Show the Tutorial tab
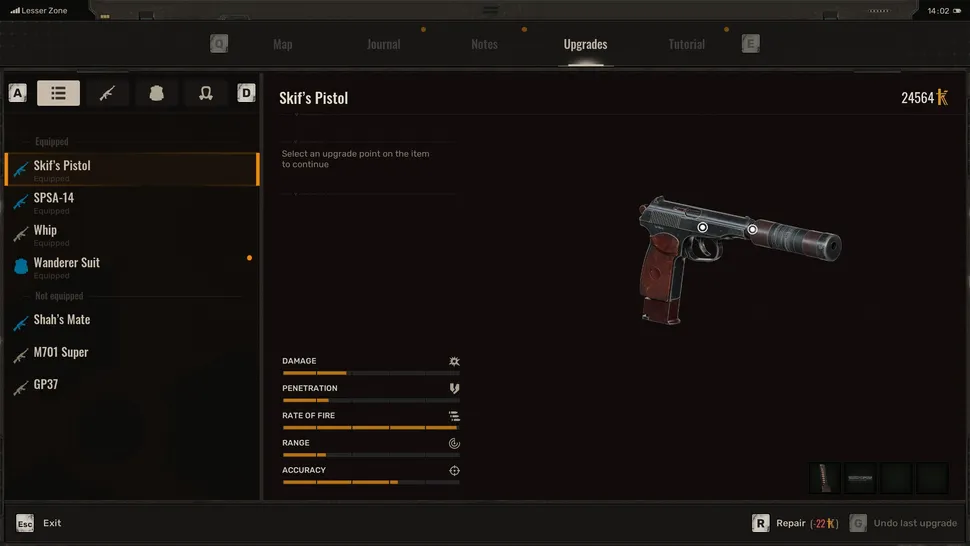The width and height of the screenshot is (970, 546). 686,44
